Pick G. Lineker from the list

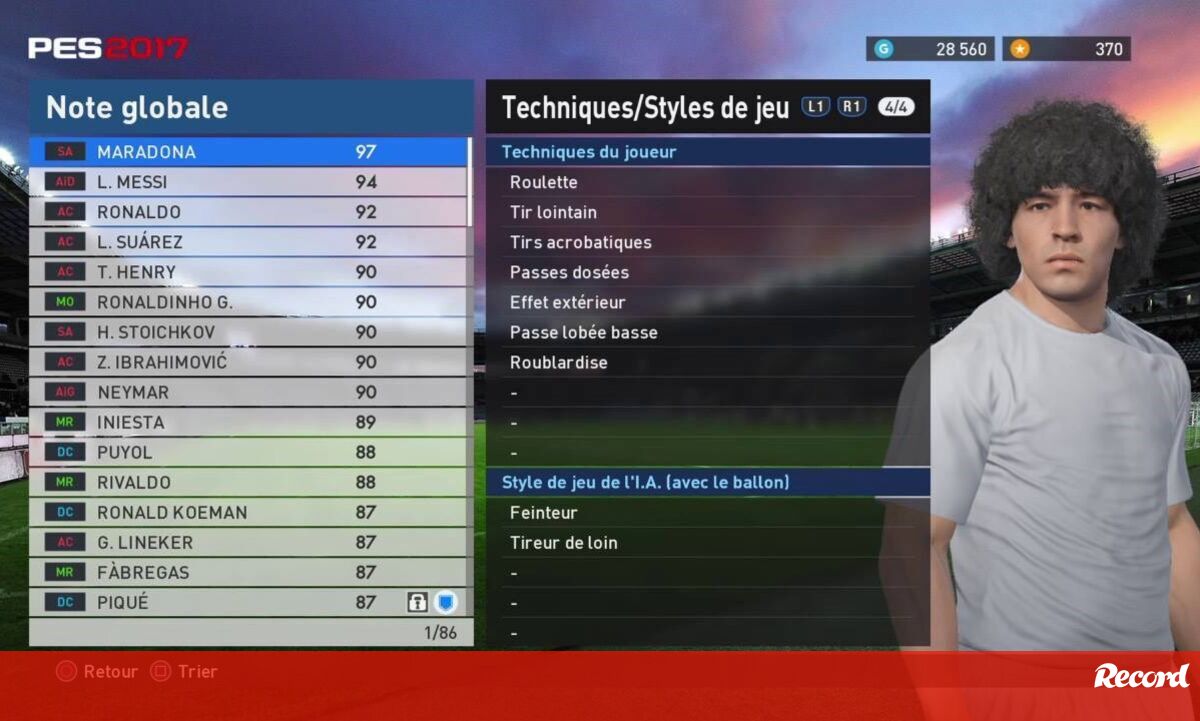pos(250,542)
